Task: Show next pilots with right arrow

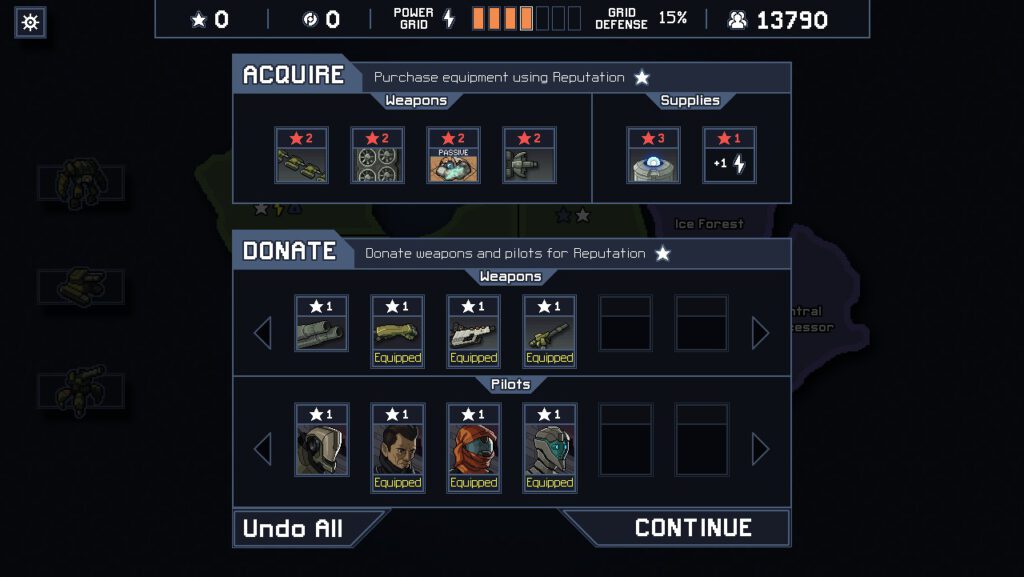Action: pyautogui.click(x=760, y=449)
